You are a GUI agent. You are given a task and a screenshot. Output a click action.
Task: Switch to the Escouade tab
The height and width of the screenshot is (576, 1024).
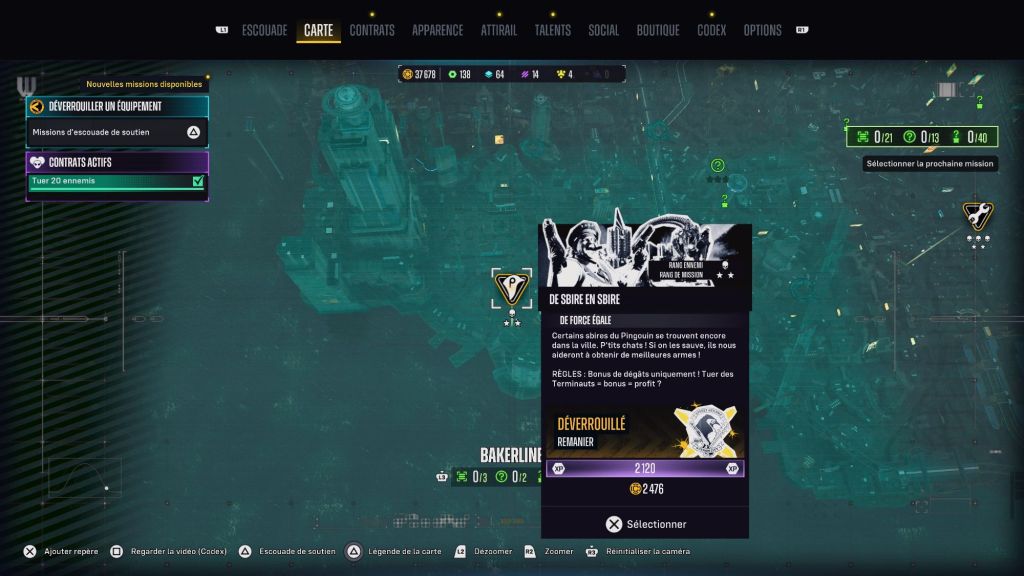click(x=264, y=30)
